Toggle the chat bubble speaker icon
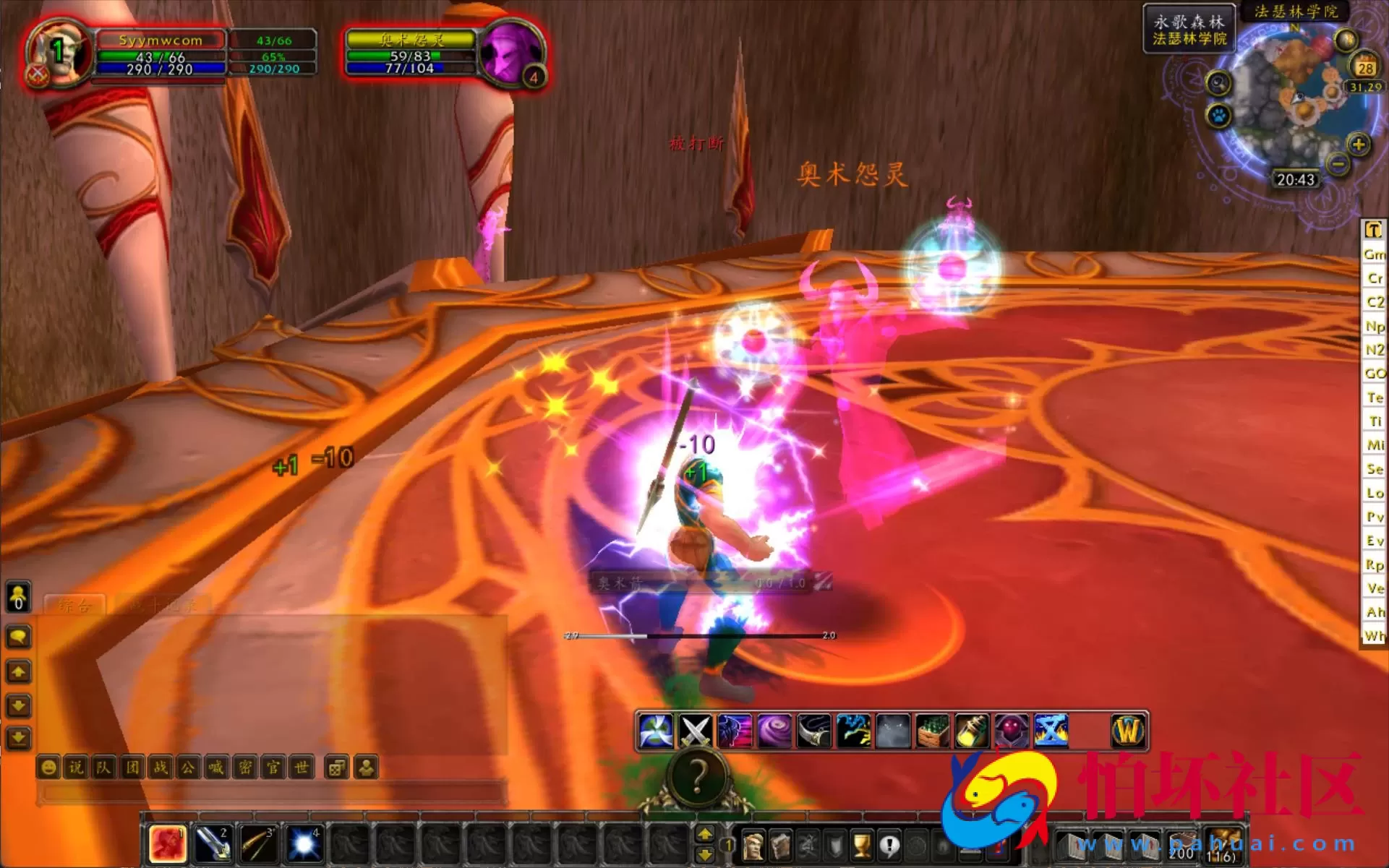The height and width of the screenshot is (868, 1389). 19,637
